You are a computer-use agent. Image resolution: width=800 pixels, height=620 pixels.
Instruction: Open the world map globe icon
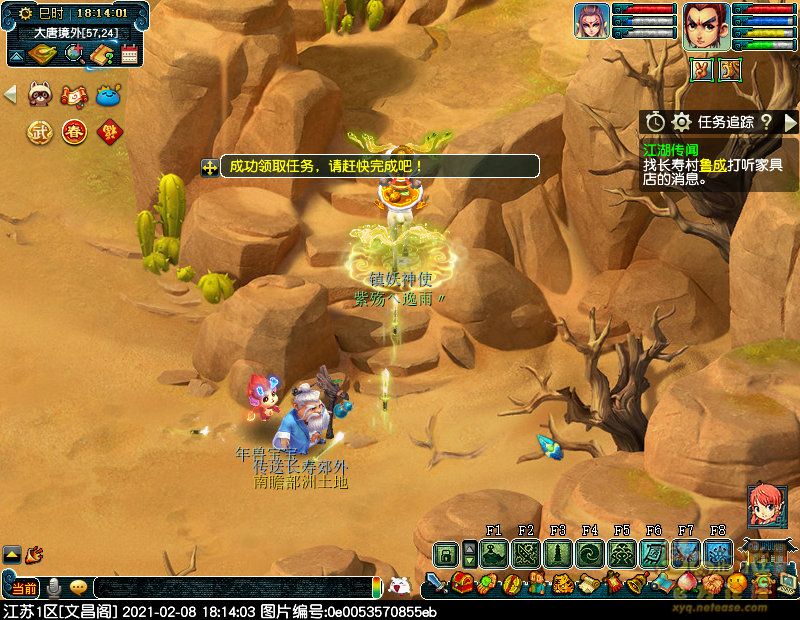point(72,55)
